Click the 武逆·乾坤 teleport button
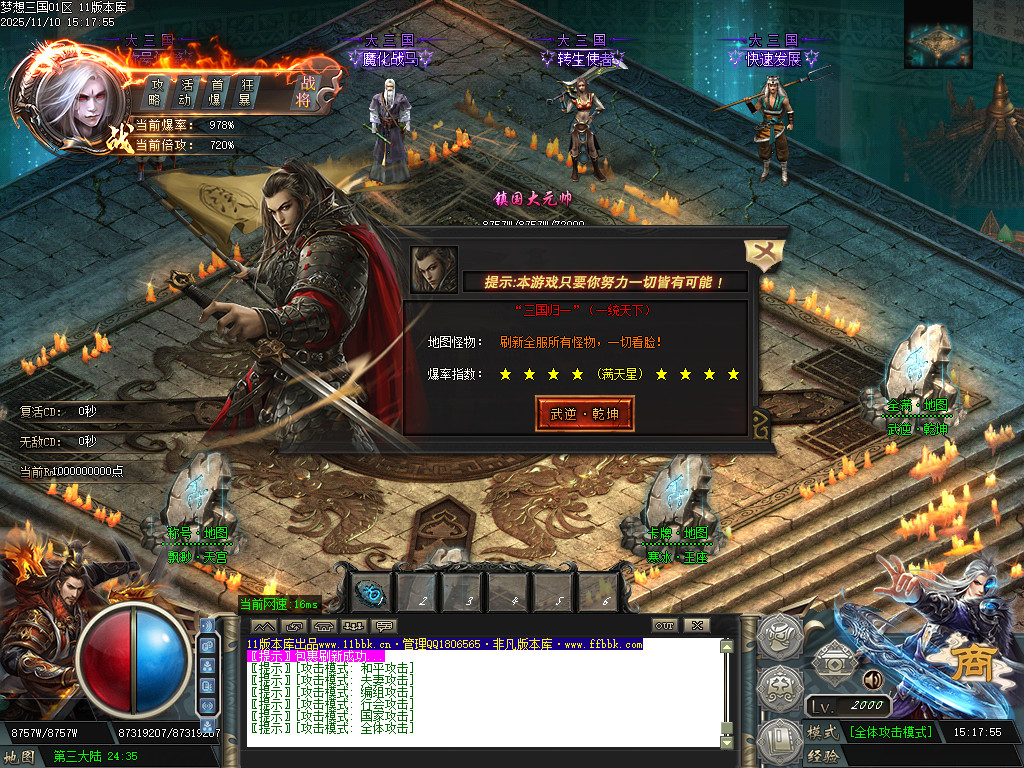 coord(585,413)
